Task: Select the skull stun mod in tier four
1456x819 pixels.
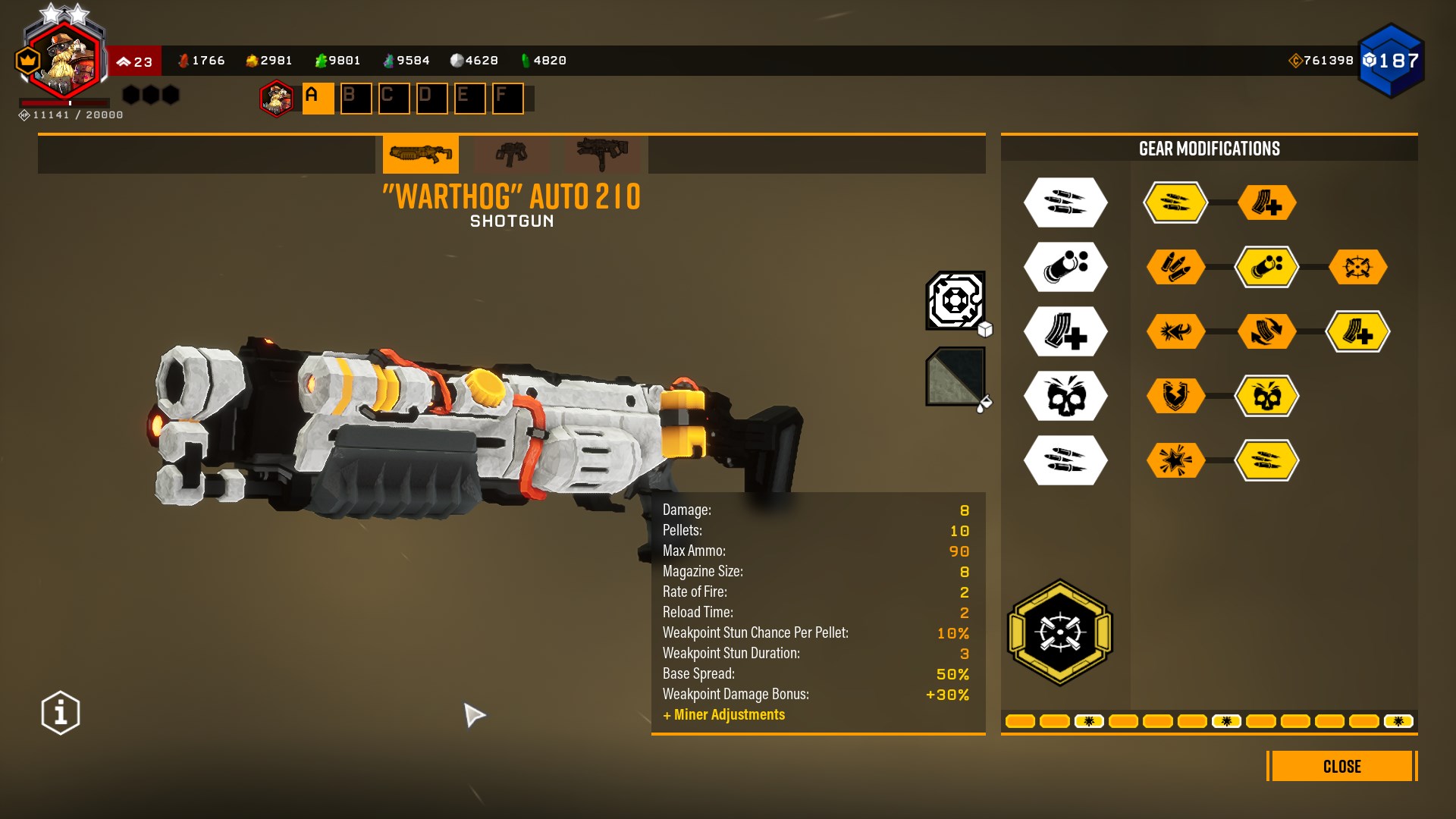Action: click(x=1268, y=395)
